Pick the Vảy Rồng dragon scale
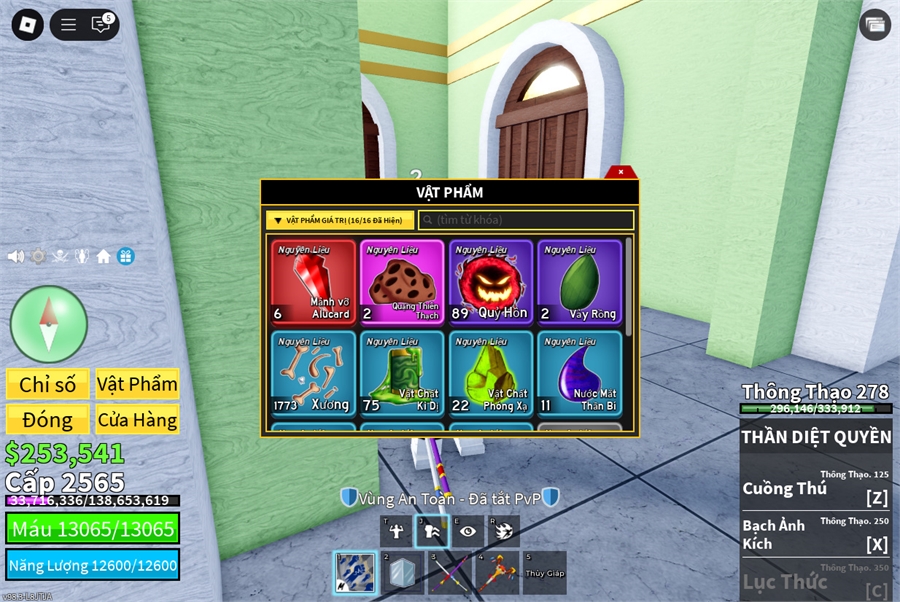This screenshot has width=900, height=602. (x=579, y=282)
